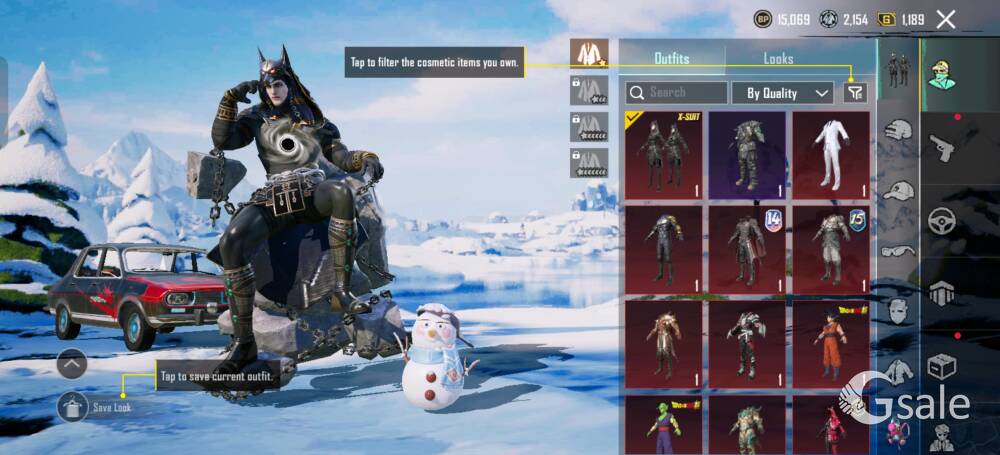Open the supply crate section
The height and width of the screenshot is (455, 1000).
942,366
